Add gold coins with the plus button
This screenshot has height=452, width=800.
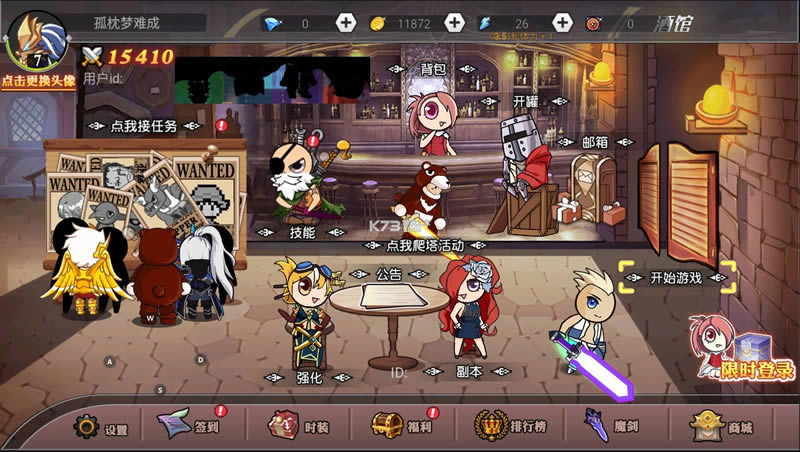(x=454, y=23)
